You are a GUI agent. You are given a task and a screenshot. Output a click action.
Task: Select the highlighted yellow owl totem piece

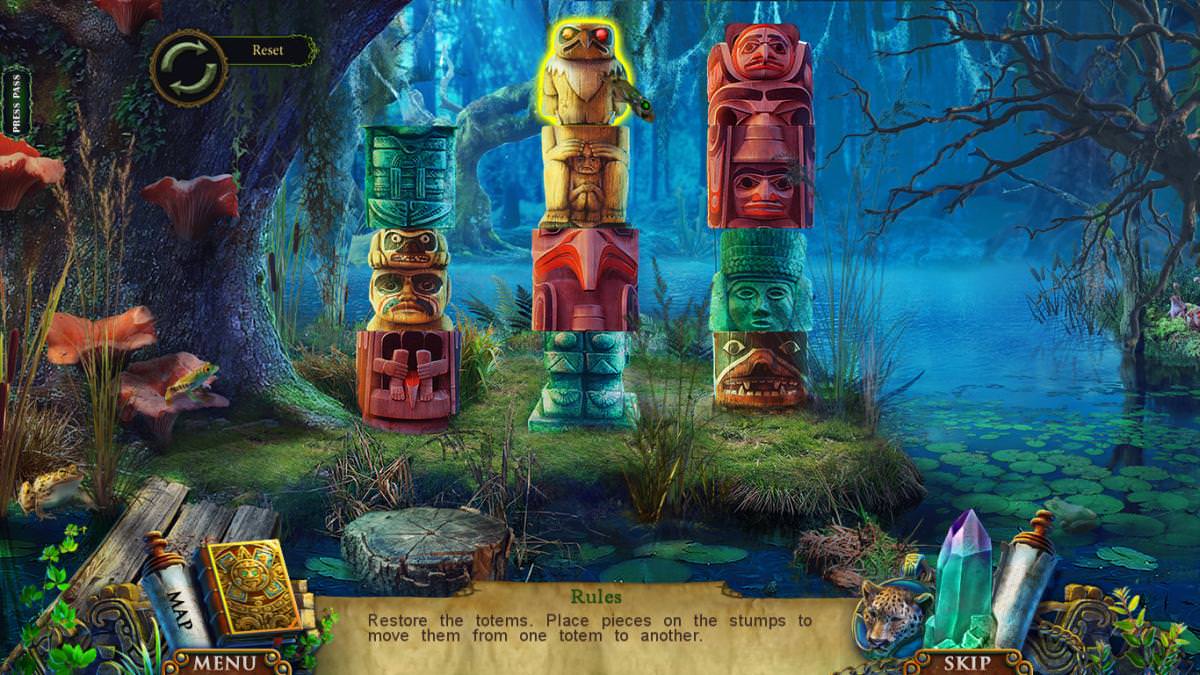[x=587, y=76]
